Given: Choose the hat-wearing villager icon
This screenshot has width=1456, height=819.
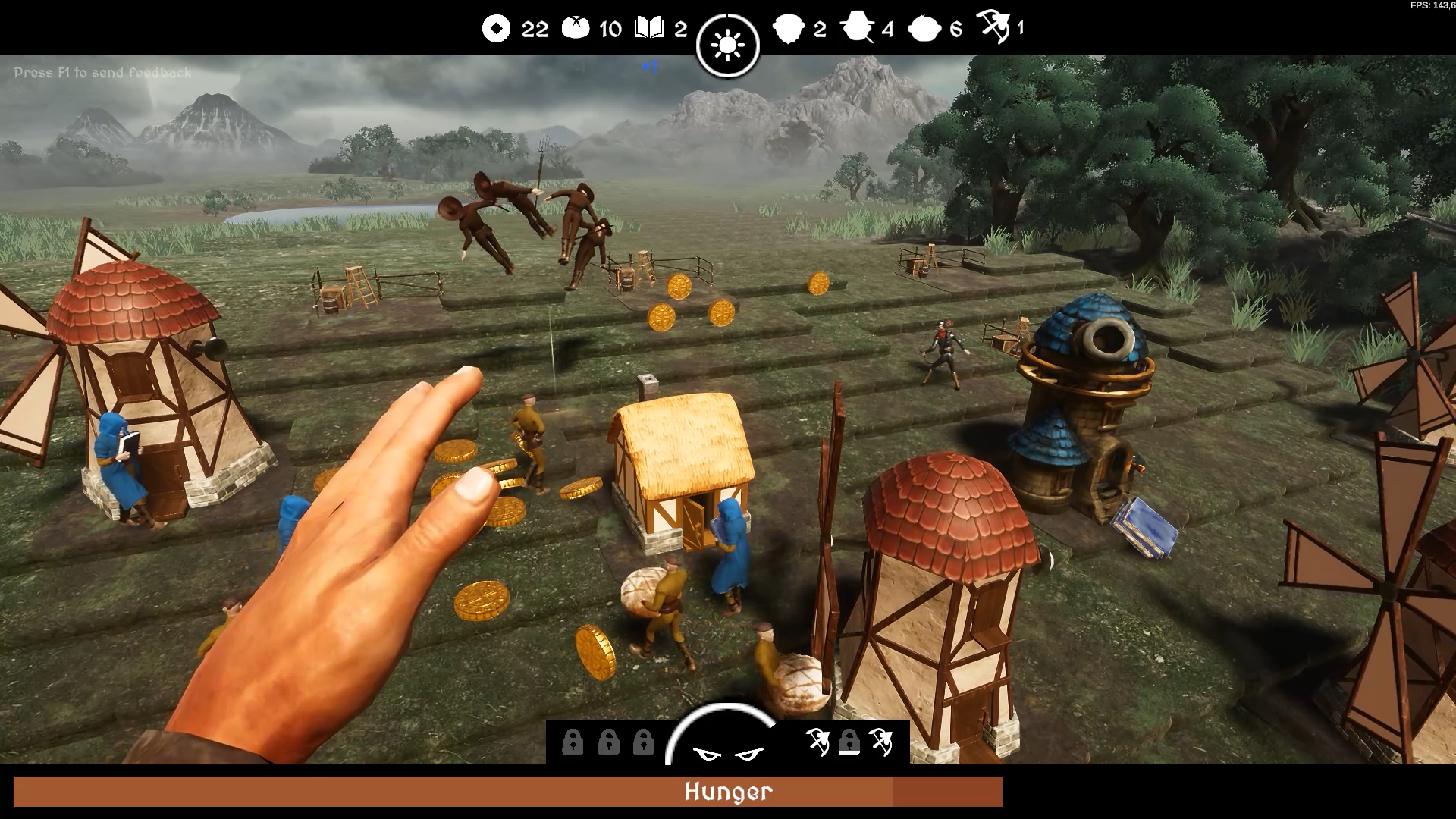Looking at the screenshot, I should click(858, 29).
